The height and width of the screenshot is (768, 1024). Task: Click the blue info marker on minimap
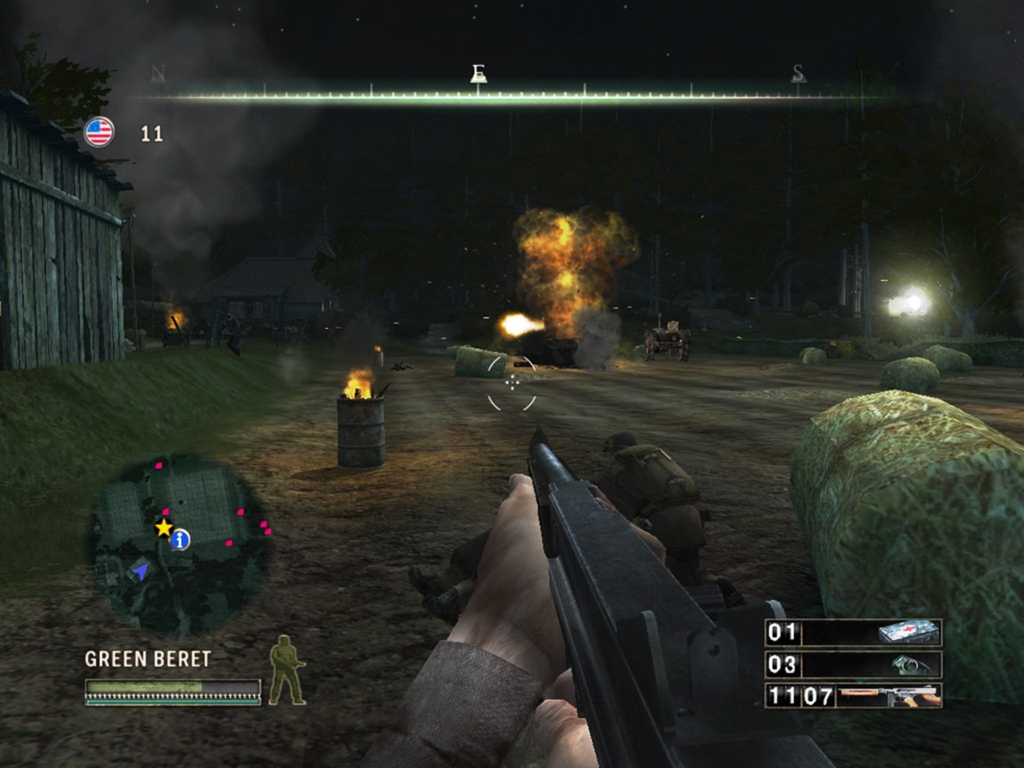(181, 540)
